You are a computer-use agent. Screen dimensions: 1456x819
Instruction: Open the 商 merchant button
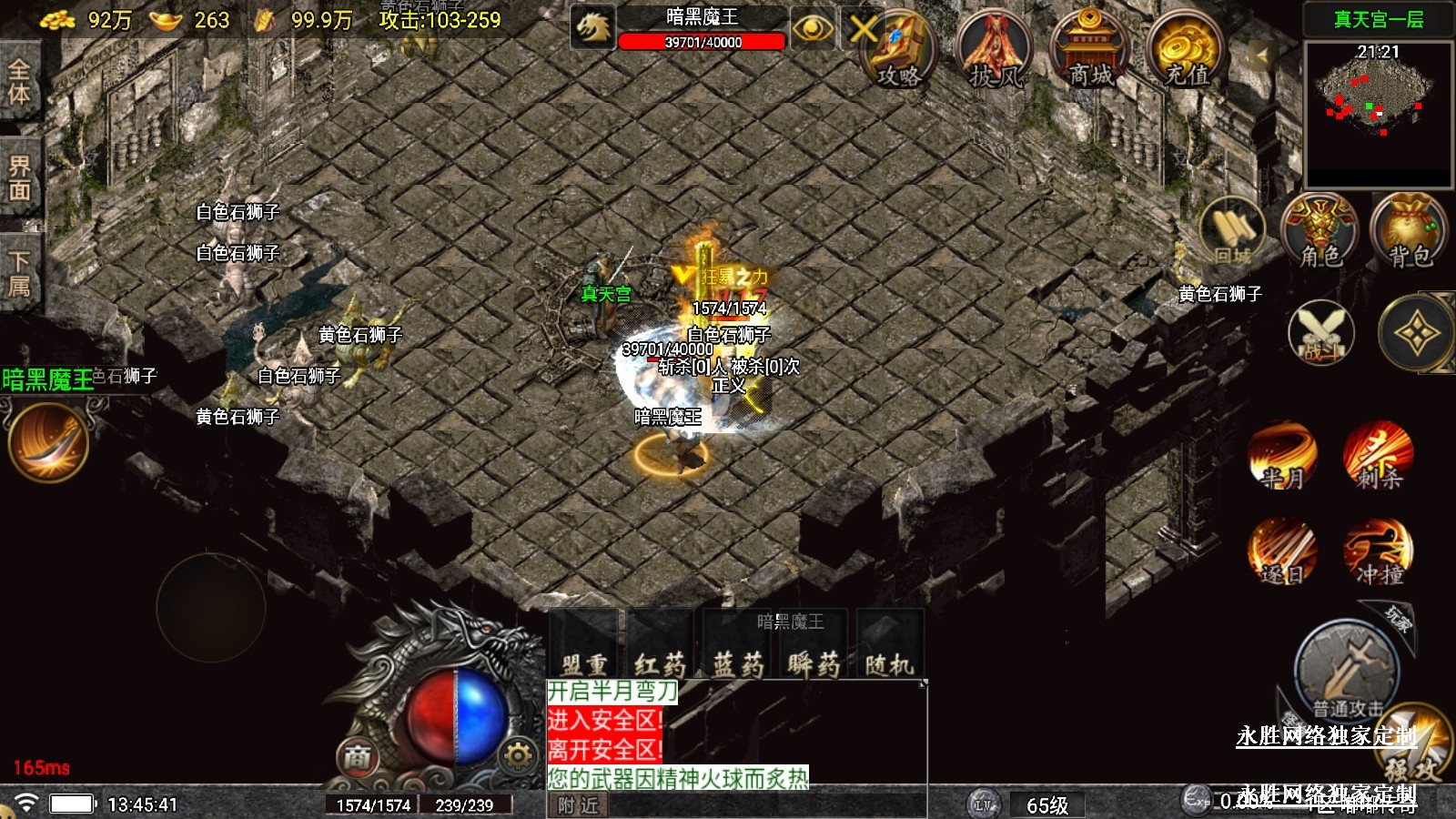tap(358, 756)
